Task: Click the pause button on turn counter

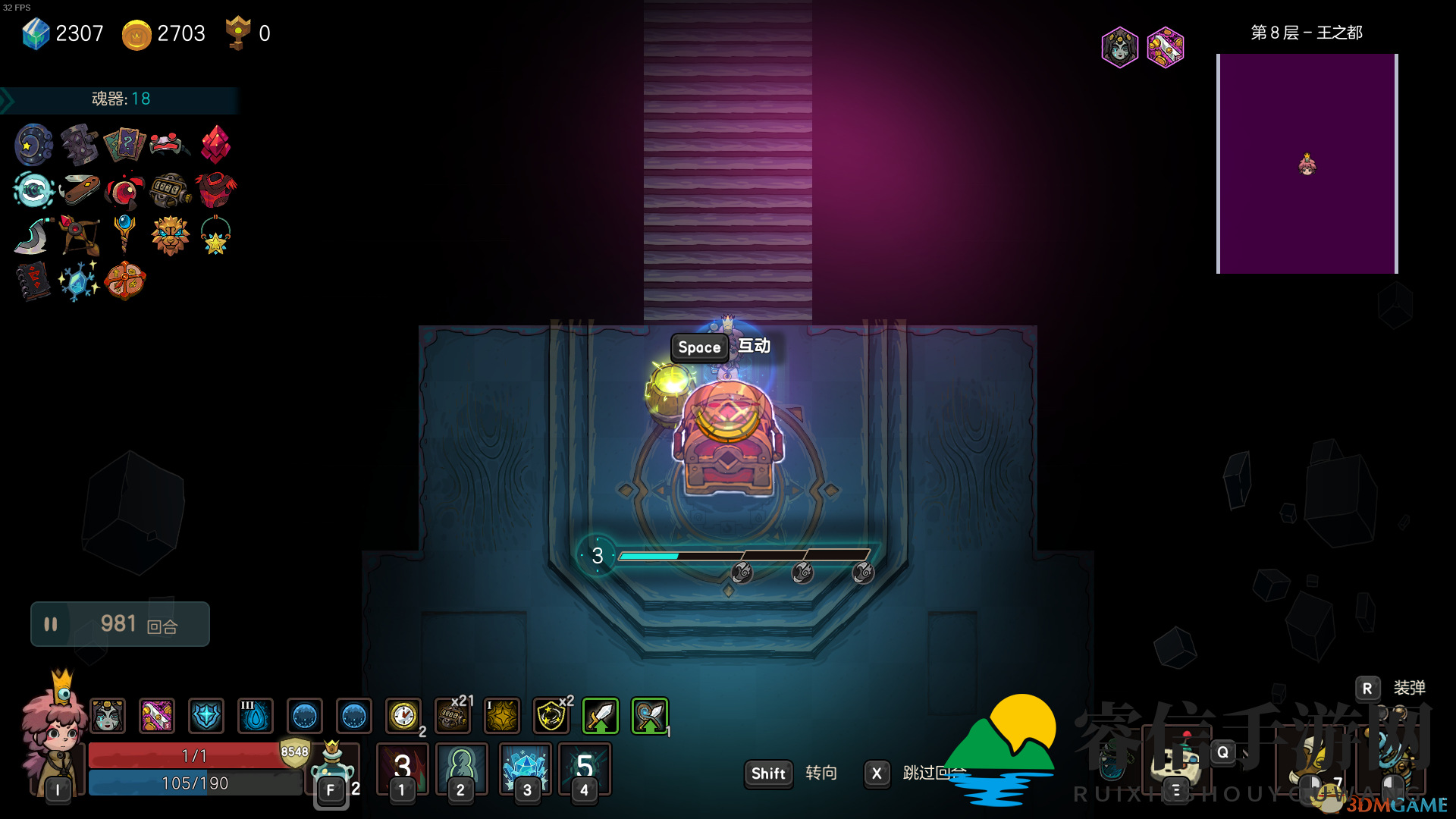Action: pos(51,624)
